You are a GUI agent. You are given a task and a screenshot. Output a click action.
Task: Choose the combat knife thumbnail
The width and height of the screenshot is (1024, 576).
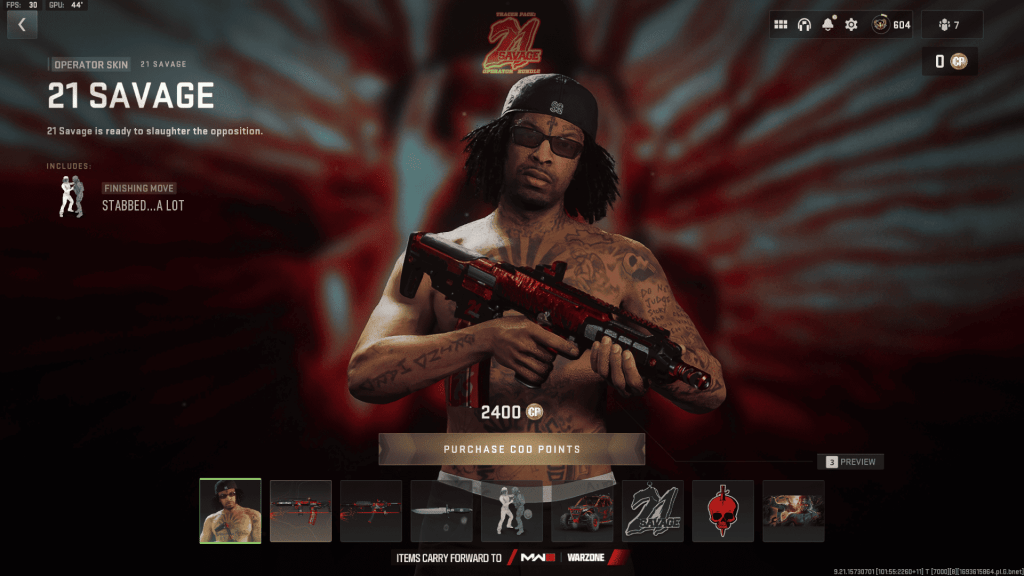(x=441, y=511)
